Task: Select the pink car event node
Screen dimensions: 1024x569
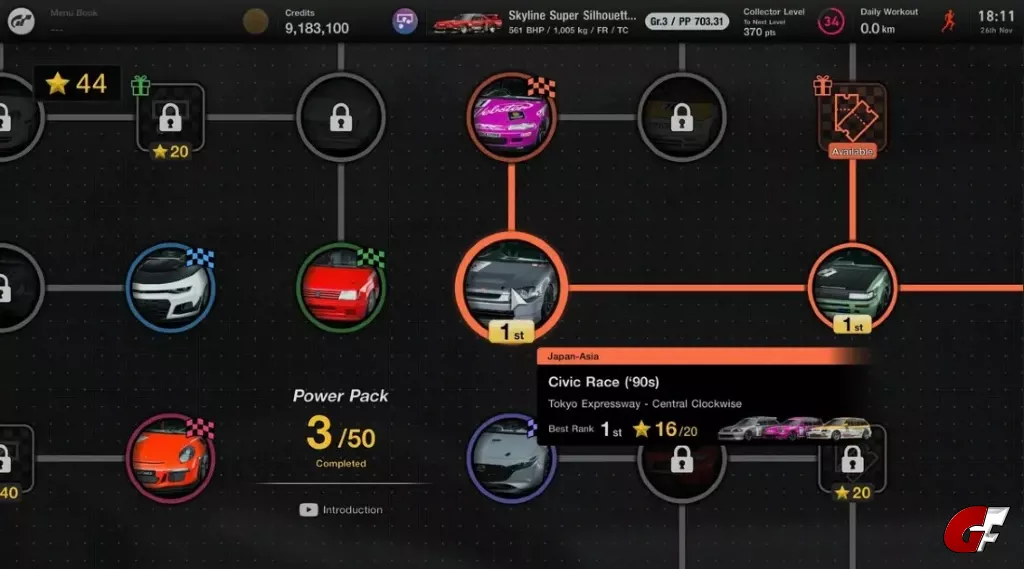Action: coord(511,116)
